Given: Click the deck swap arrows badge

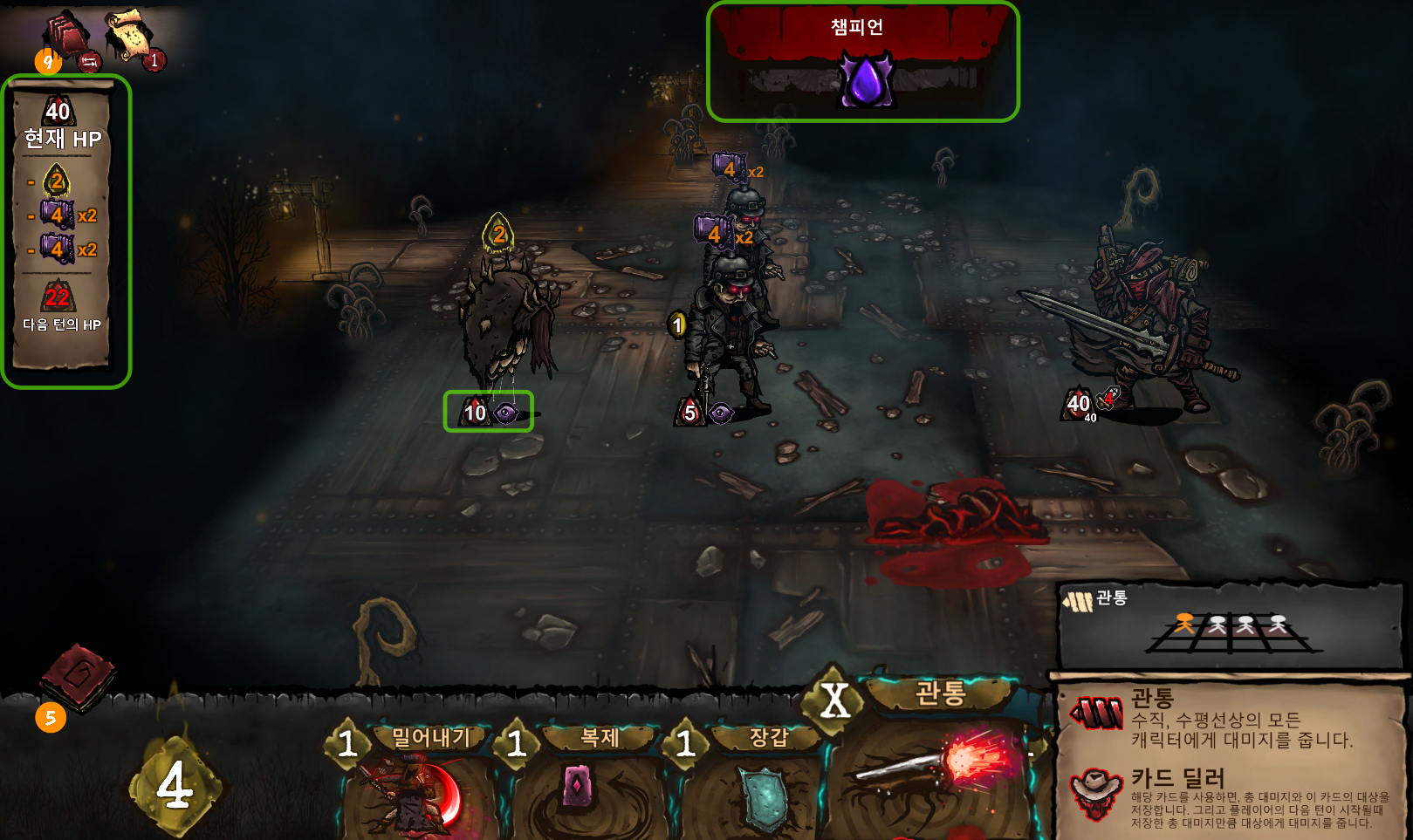Looking at the screenshot, I should click(x=89, y=62).
